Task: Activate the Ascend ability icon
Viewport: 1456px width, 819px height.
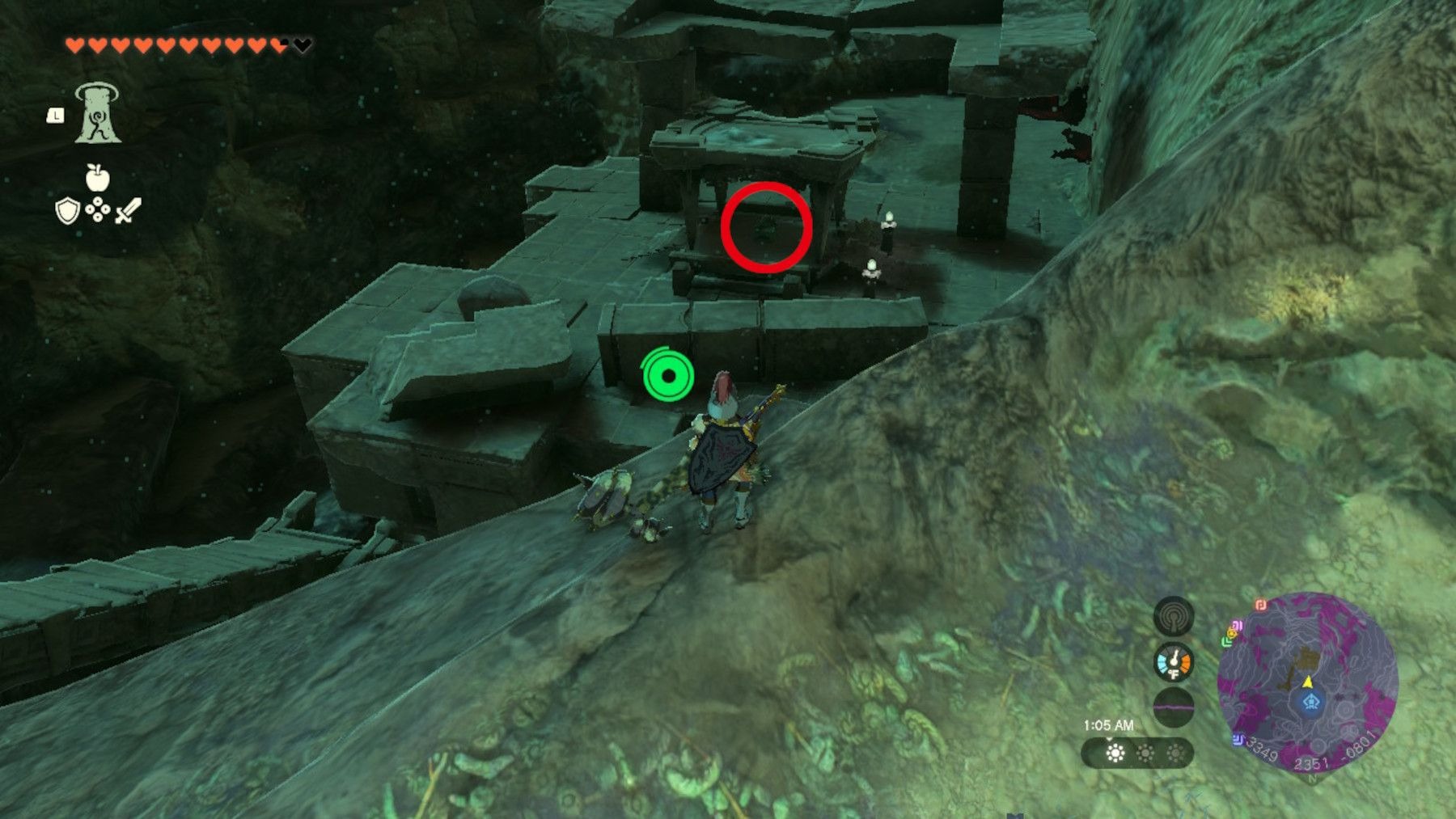Action: point(98,114)
